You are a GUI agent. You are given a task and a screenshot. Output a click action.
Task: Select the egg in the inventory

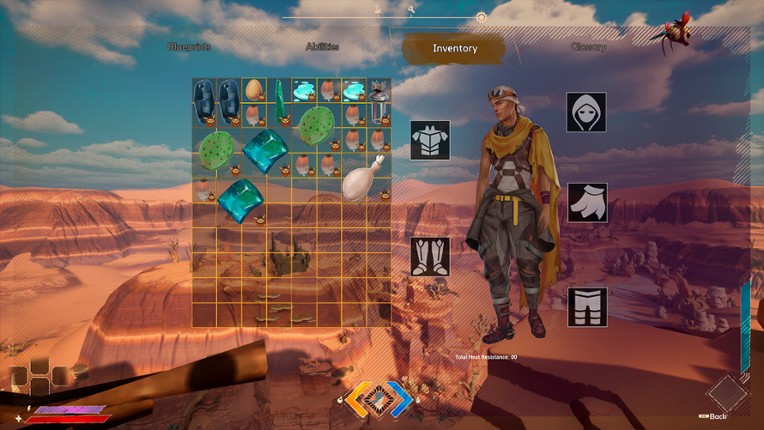(x=254, y=90)
